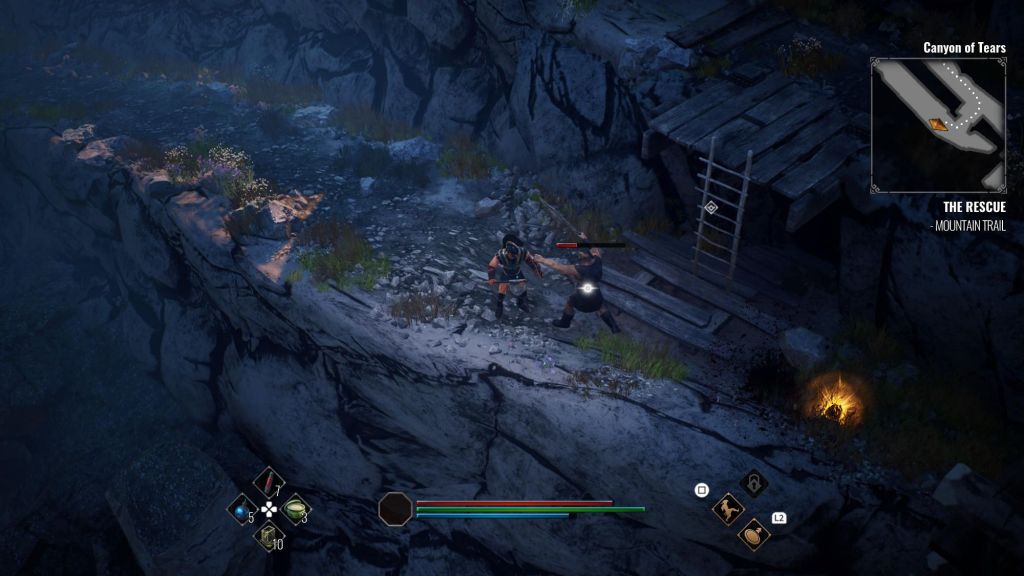Open The Rescue quest tracker

972,207
